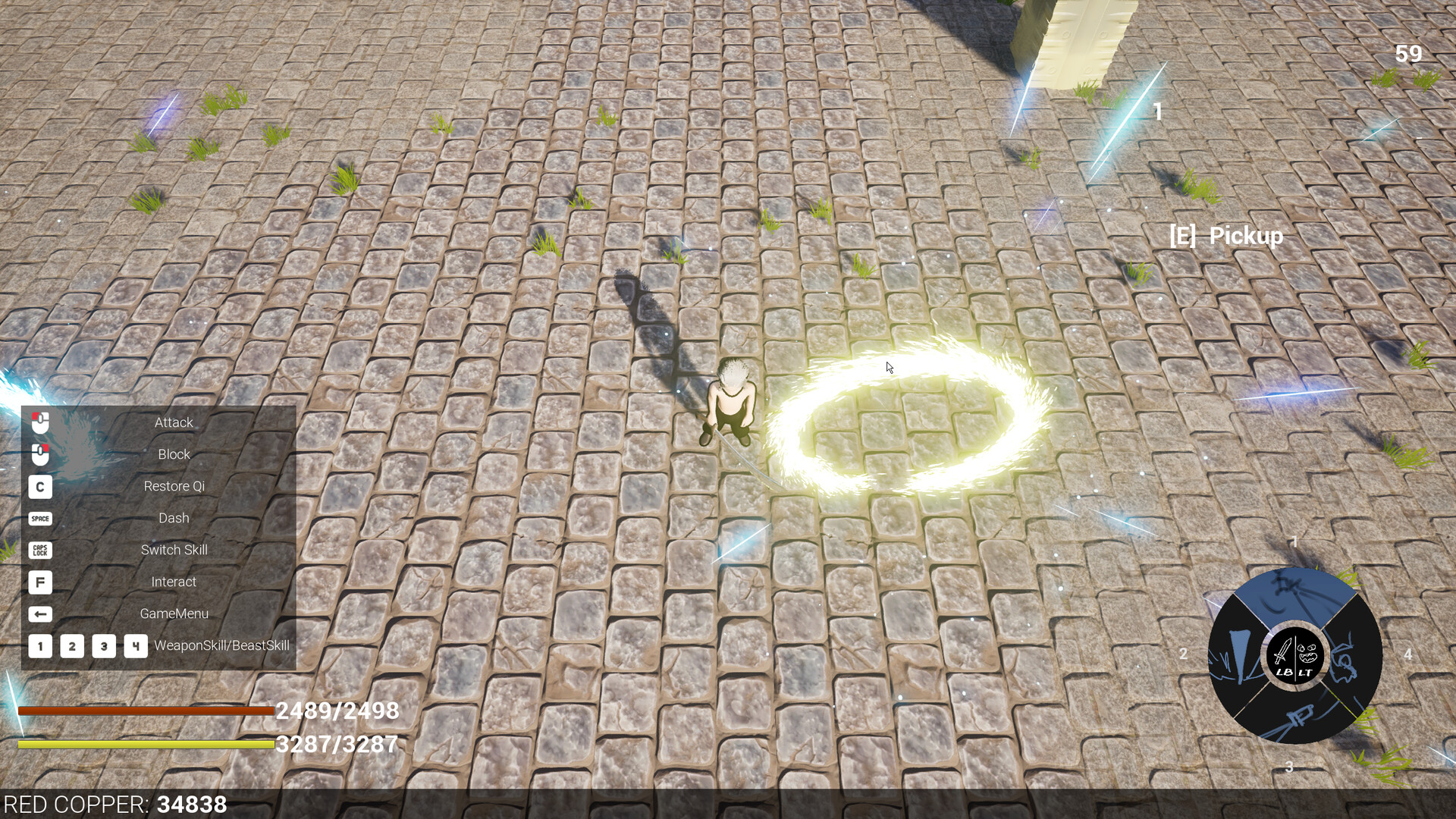Click the number 4 WeaponSkill key

coord(134,646)
